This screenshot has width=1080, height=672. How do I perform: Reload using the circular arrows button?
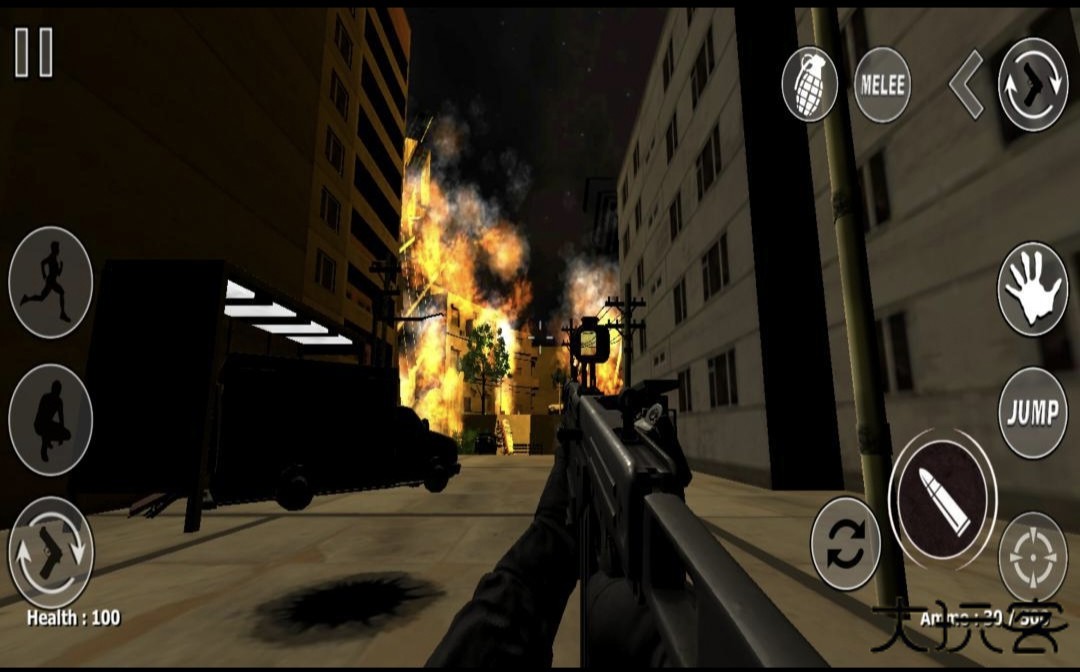(845, 544)
